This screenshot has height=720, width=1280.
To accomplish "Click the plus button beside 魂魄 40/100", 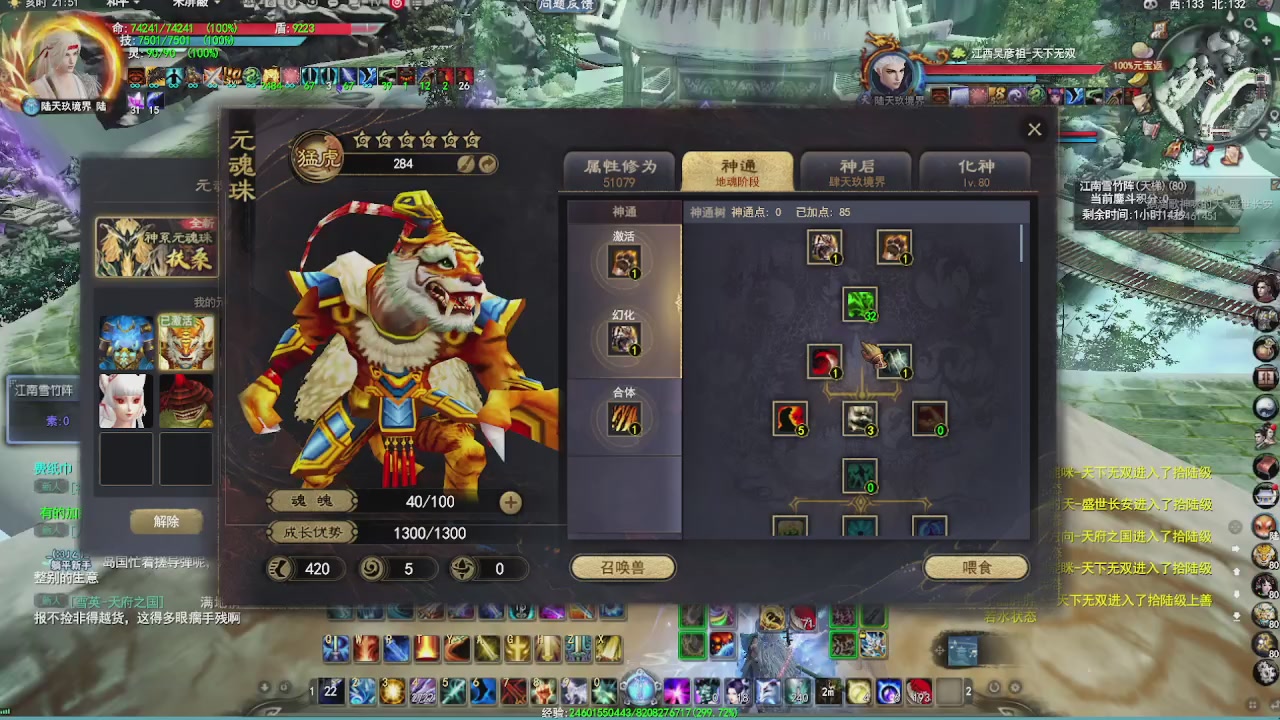I will pos(510,502).
